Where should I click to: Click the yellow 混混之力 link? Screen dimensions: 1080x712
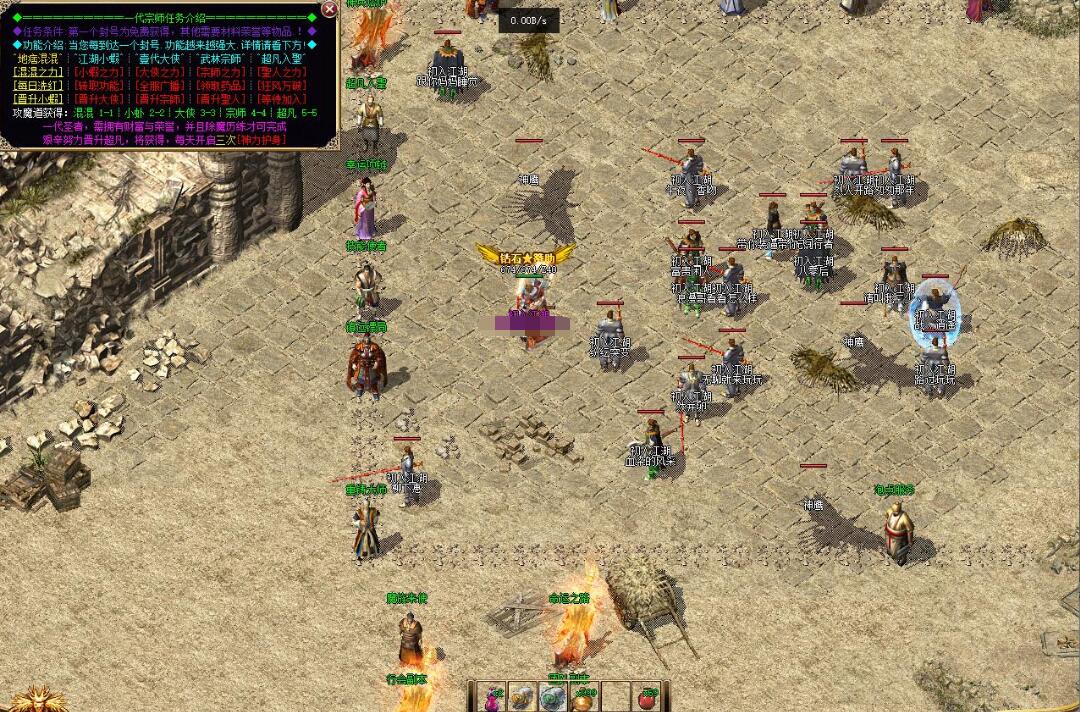(38, 72)
